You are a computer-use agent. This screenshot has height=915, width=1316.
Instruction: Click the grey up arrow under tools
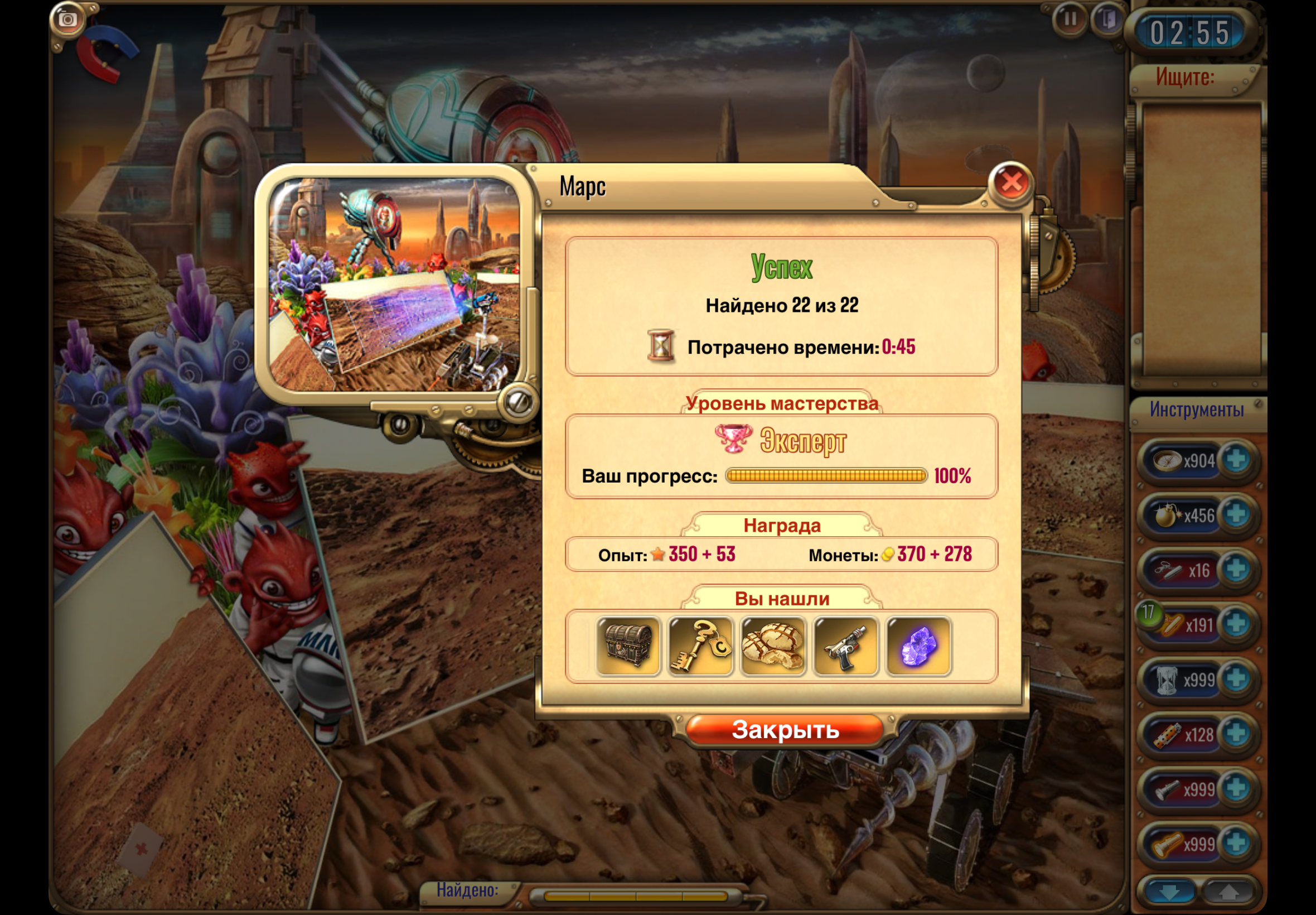[x=1228, y=893]
